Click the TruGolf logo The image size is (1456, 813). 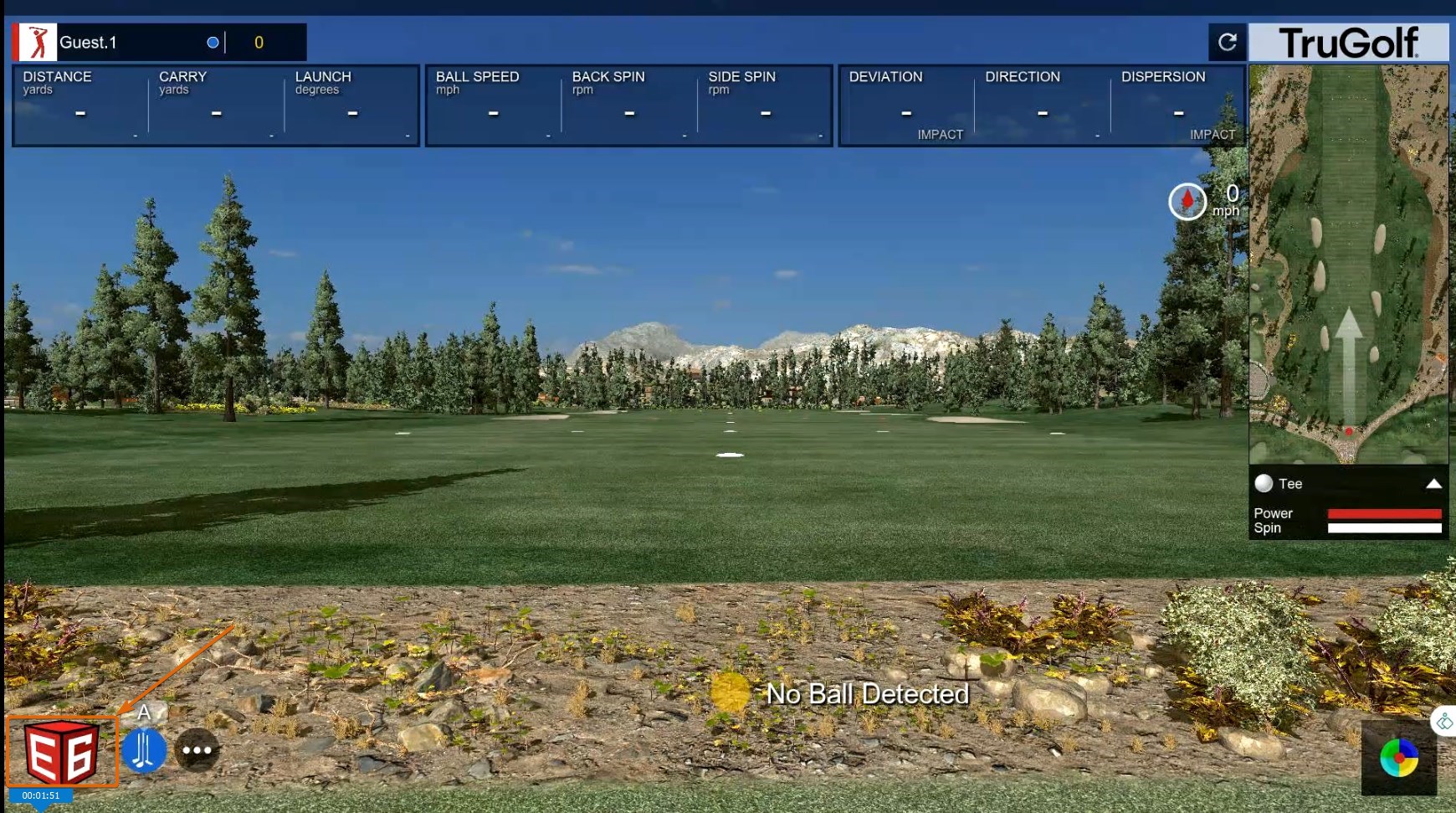point(1348,42)
